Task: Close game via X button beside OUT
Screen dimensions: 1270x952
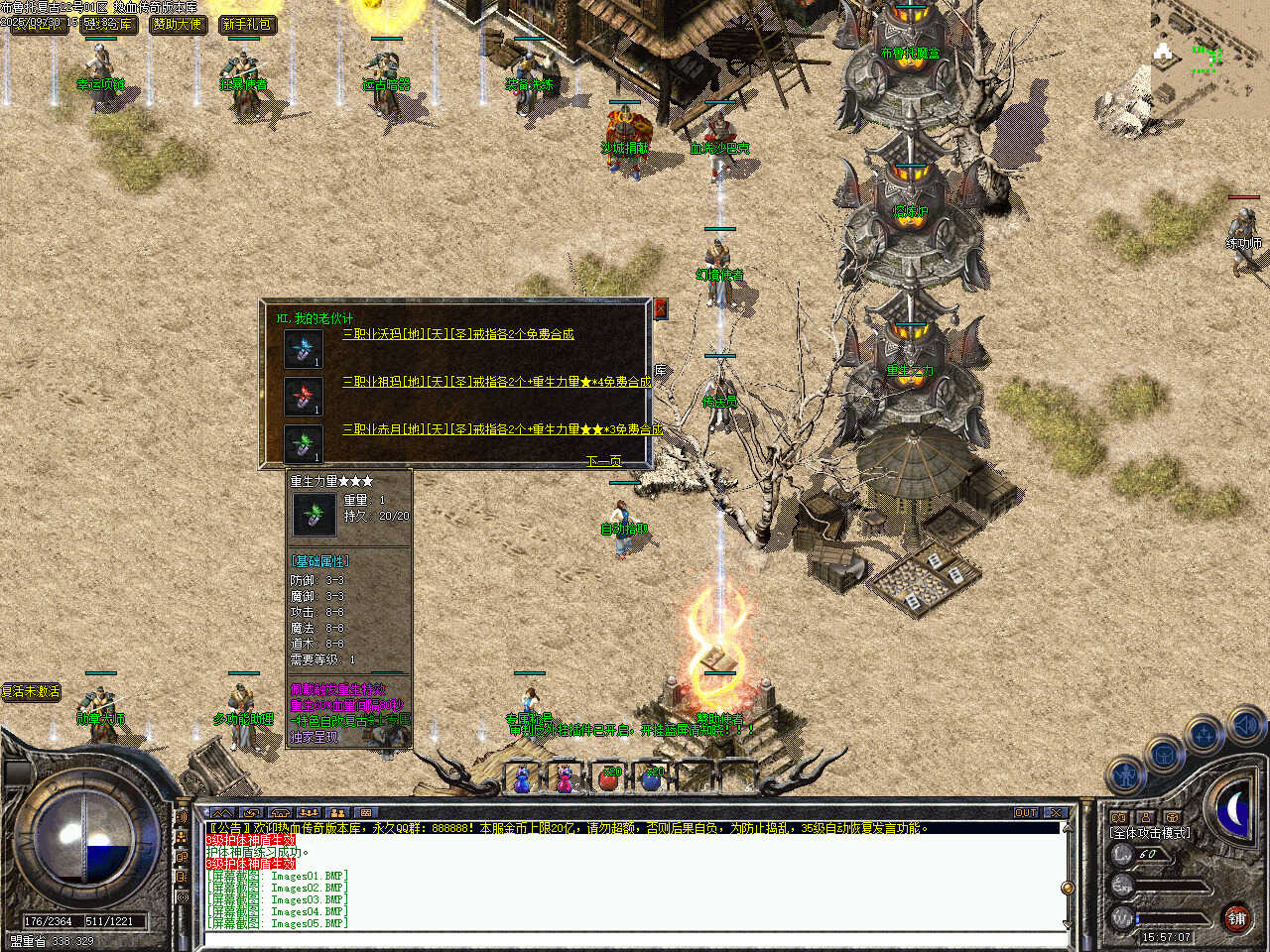Action: (x=1056, y=813)
